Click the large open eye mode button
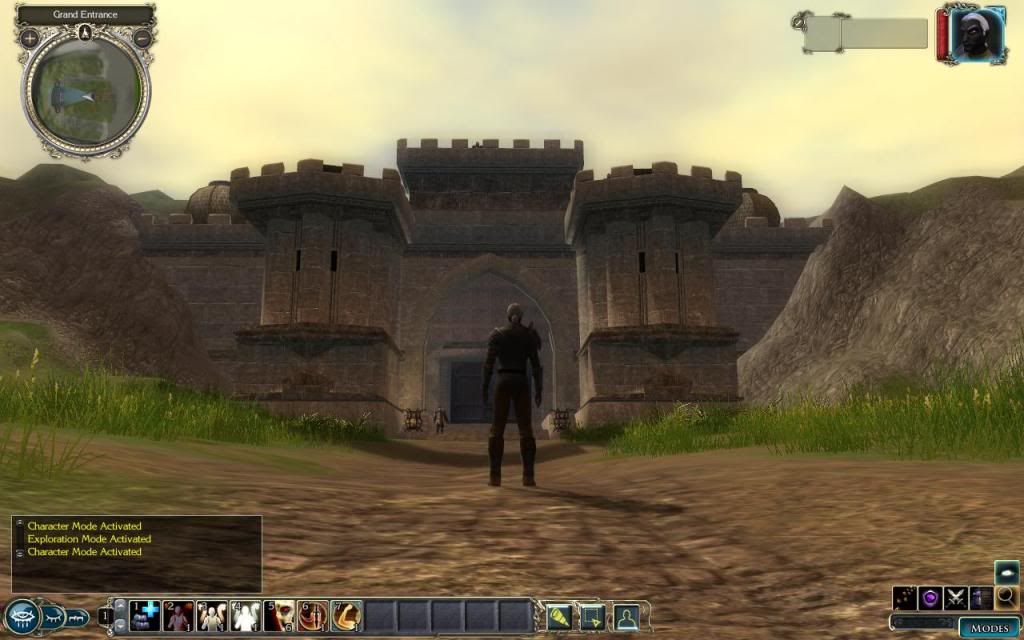The width and height of the screenshot is (1024, 640). [21, 617]
